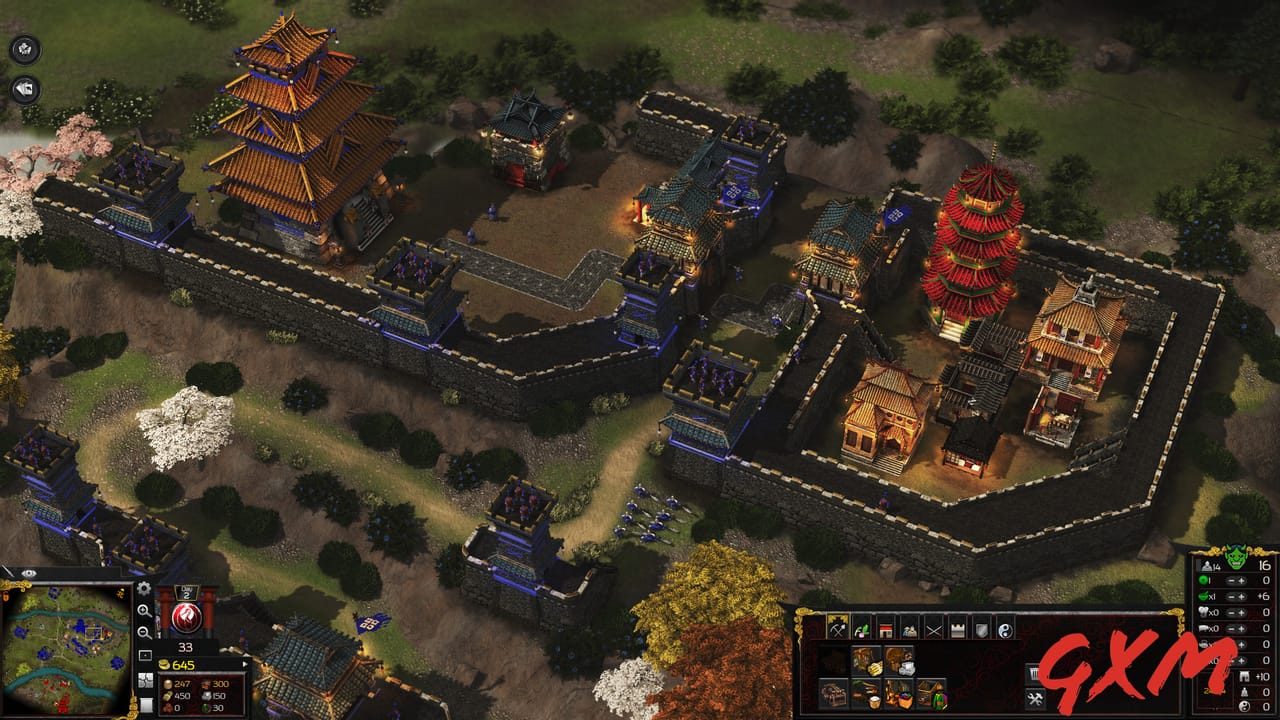The image size is (1280, 720).
Task: Open the food buildings category
Action: pos(861,630)
